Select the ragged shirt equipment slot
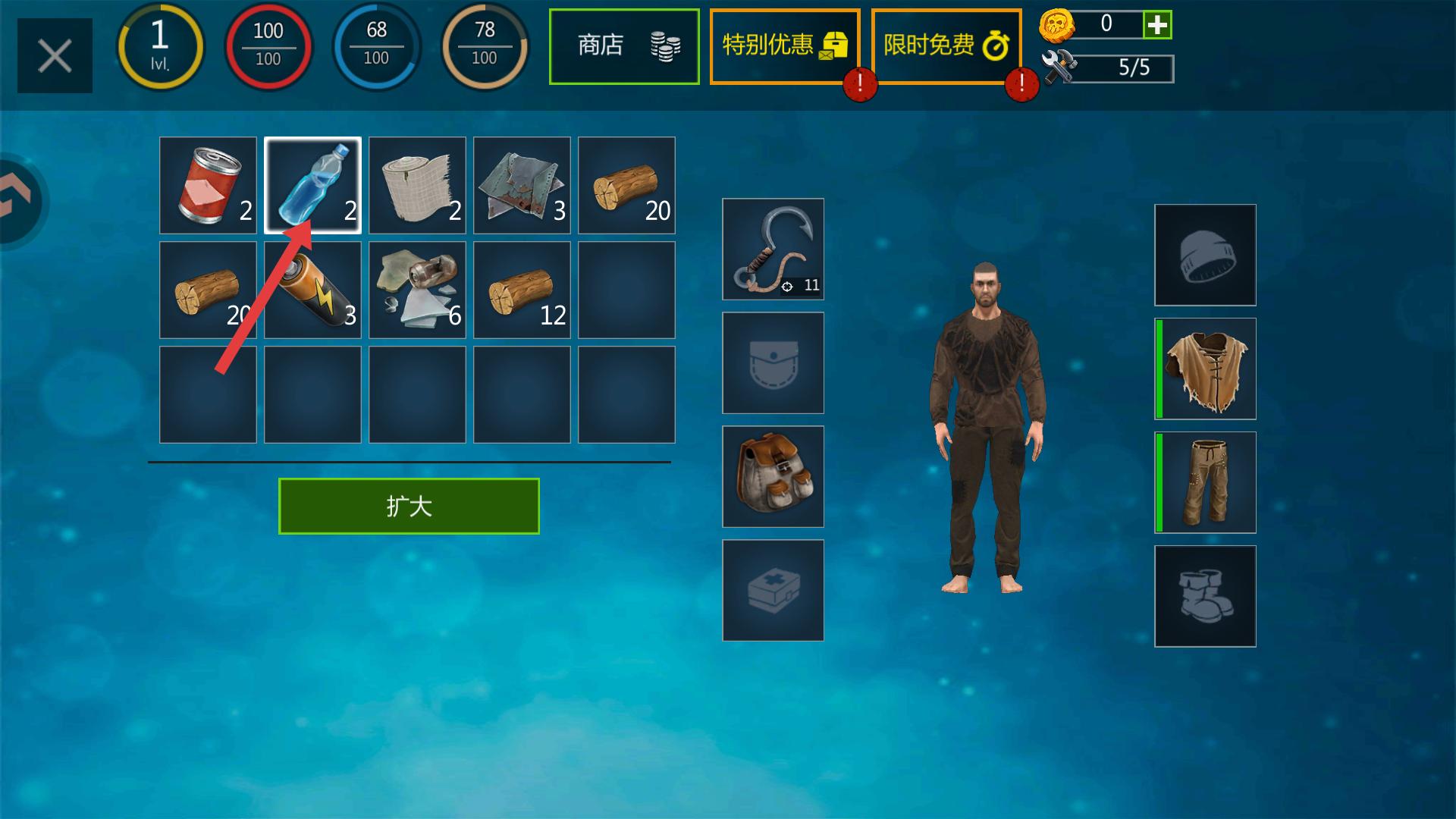This screenshot has height=819, width=1456. [1205, 369]
